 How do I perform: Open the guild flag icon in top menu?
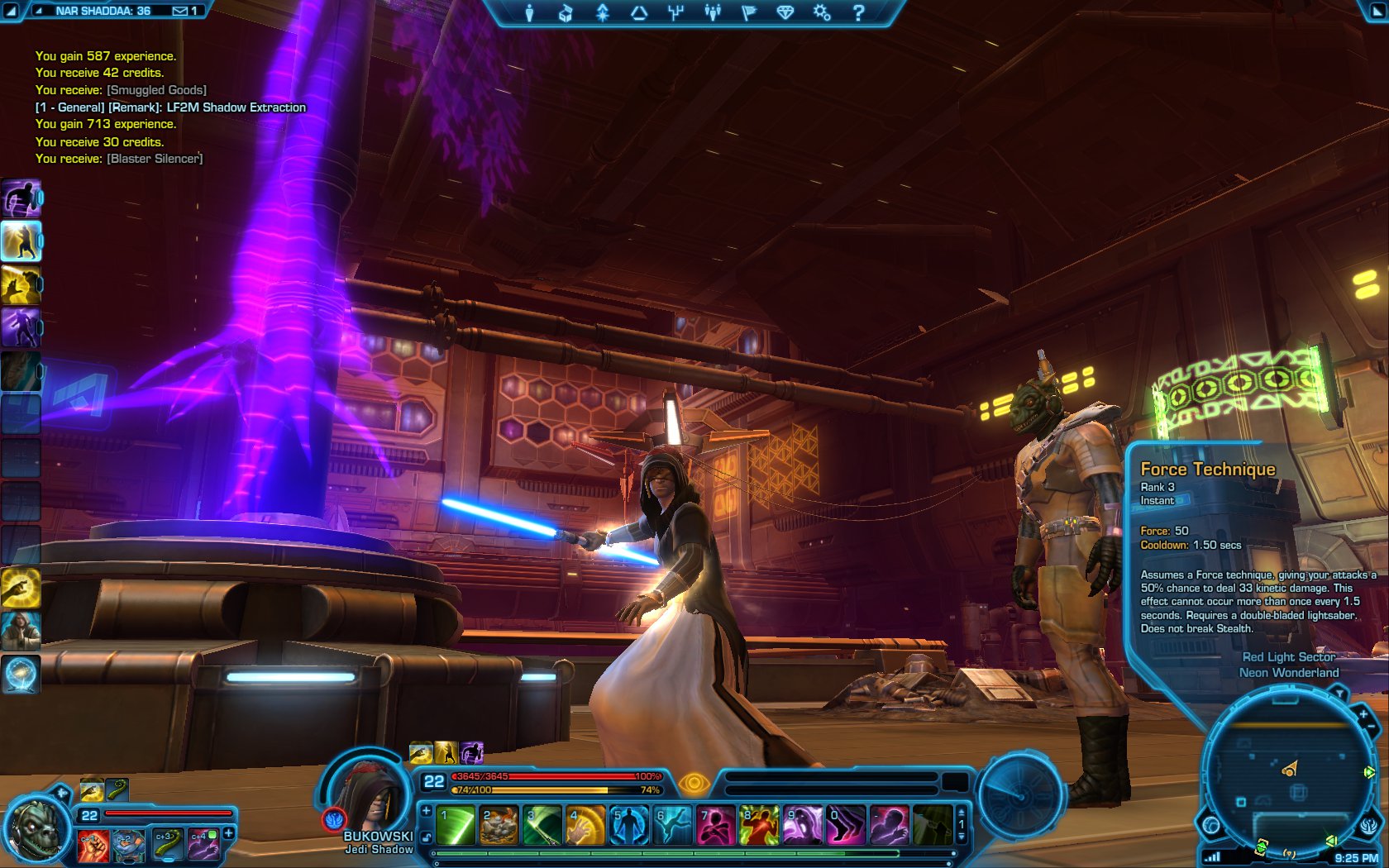749,13
